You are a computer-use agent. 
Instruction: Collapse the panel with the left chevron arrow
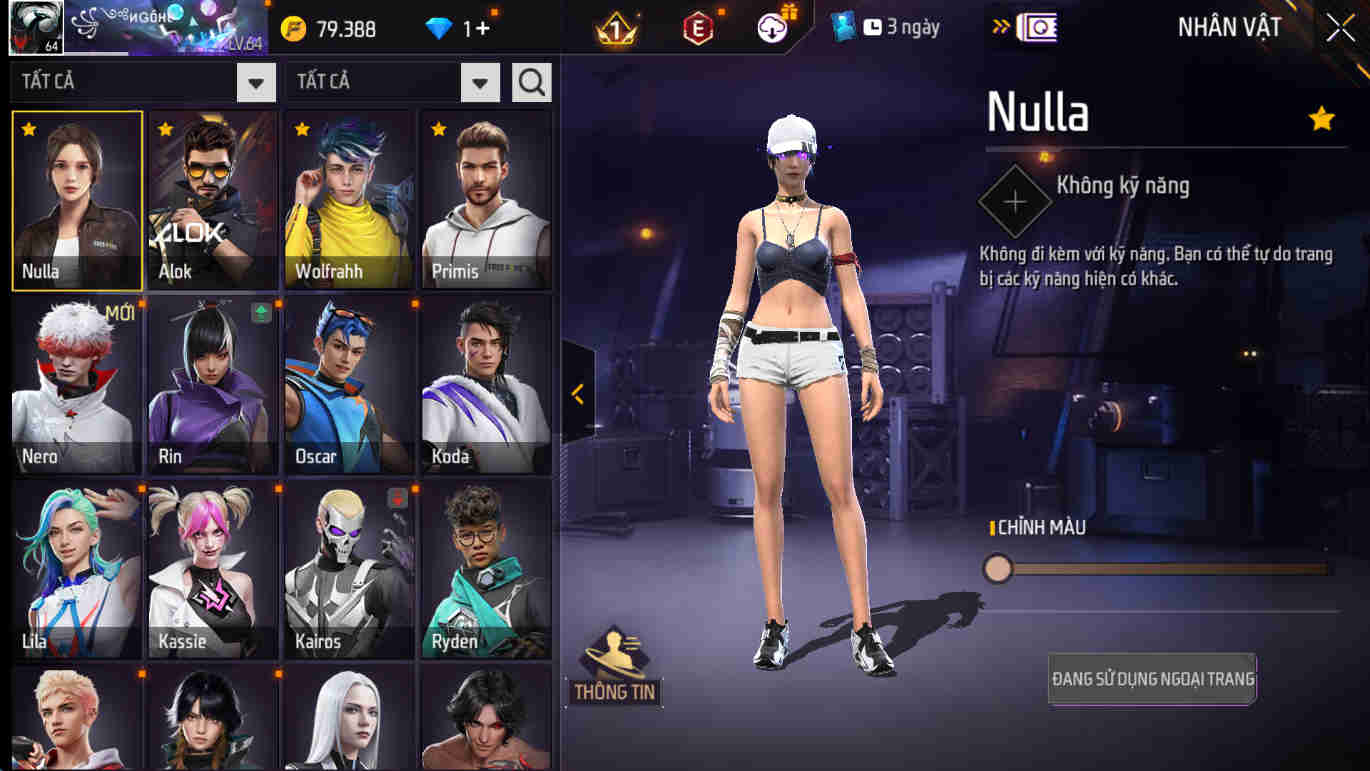point(577,393)
